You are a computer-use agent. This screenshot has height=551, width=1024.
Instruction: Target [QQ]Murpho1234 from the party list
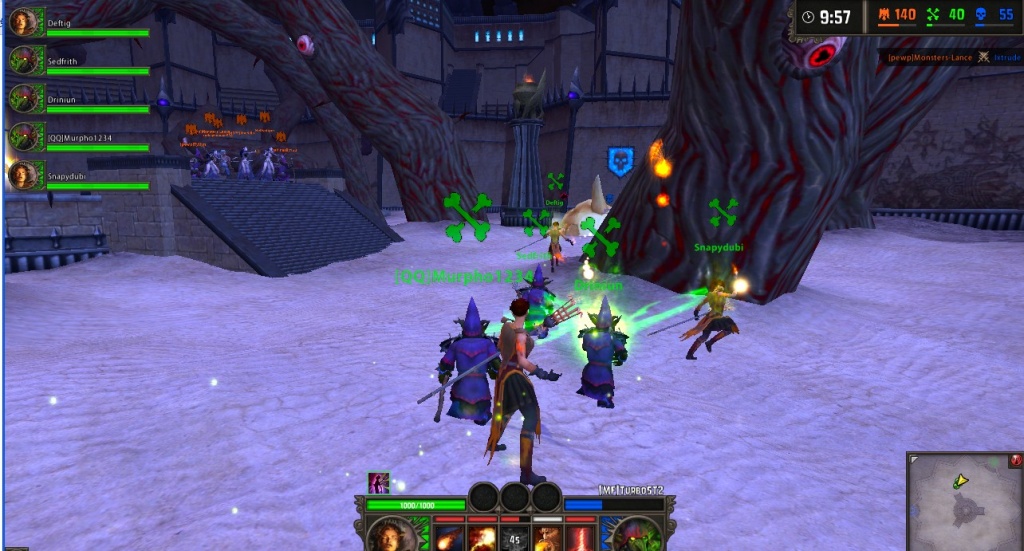(x=26, y=136)
